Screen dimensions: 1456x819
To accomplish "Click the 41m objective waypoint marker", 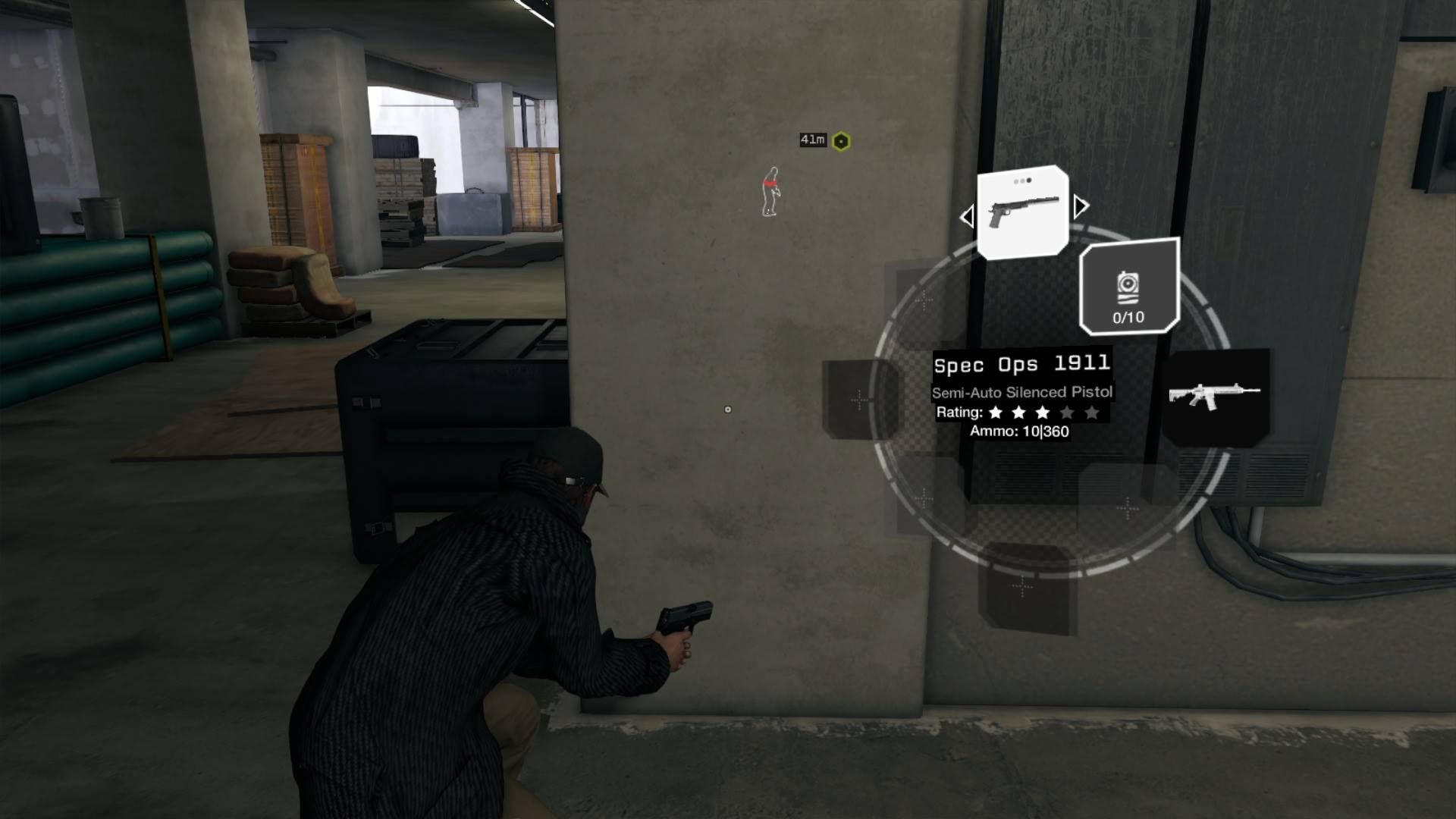I will coord(841,141).
